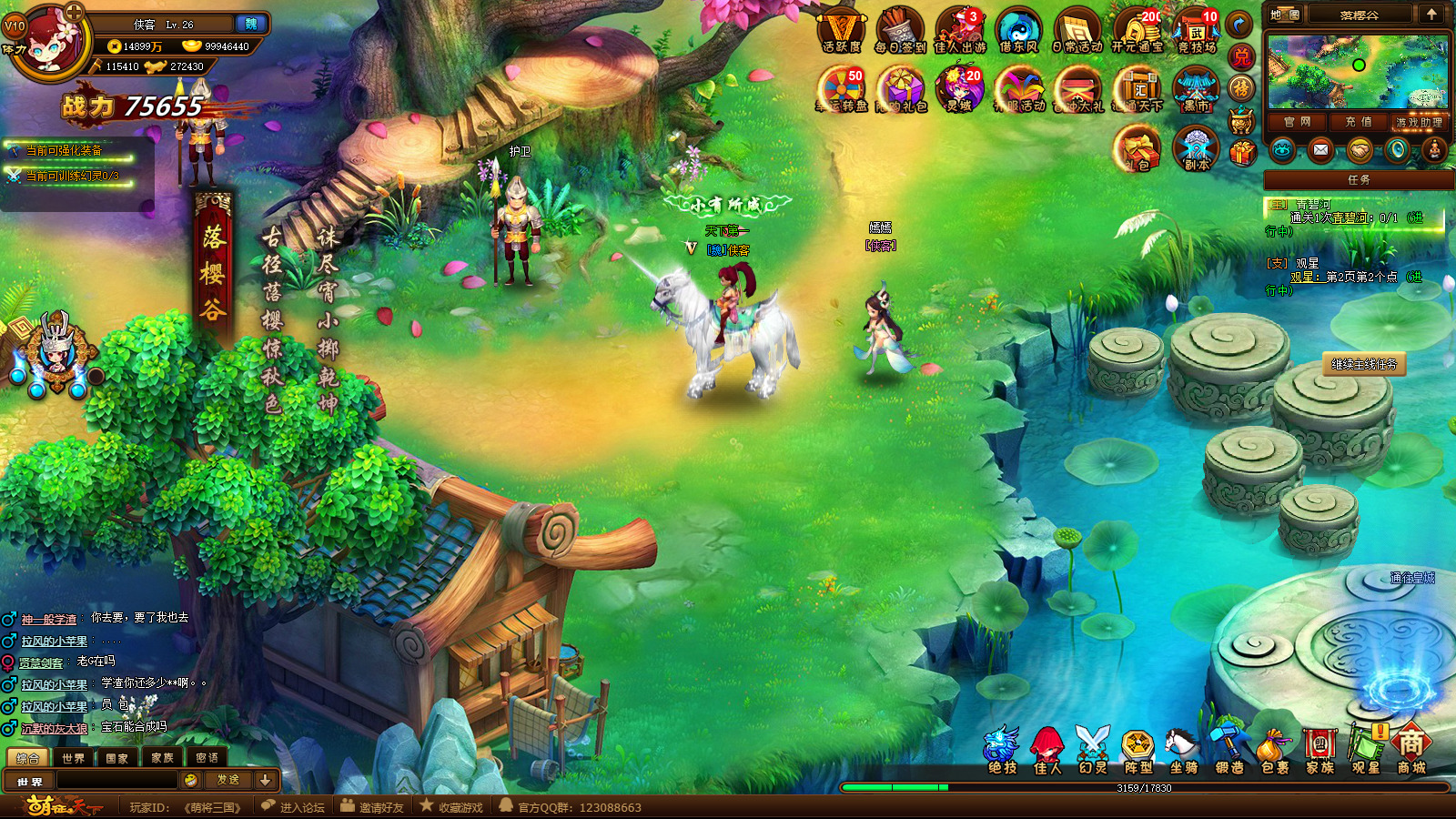1456x819 pixels.
Task: Switch chat to the 家族 tab
Action: 162,758
